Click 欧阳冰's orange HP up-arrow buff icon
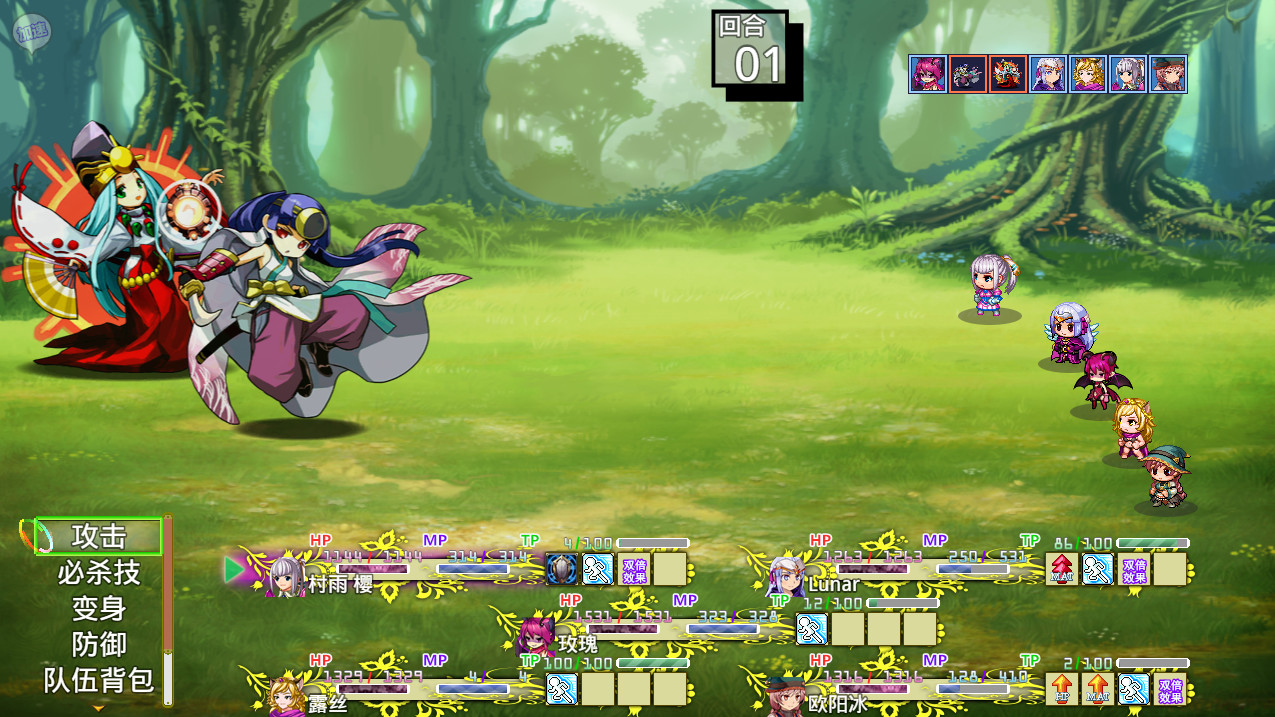This screenshot has height=717, width=1275. point(1062,689)
